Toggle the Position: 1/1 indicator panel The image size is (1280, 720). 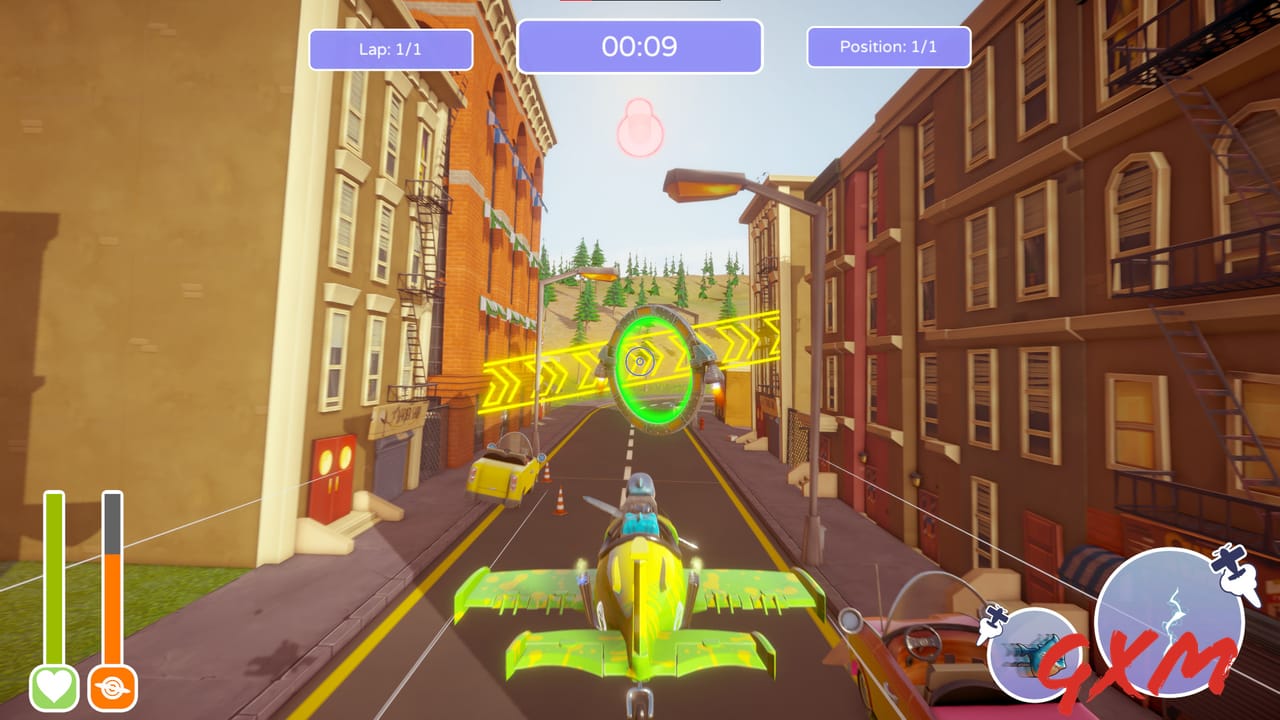889,46
